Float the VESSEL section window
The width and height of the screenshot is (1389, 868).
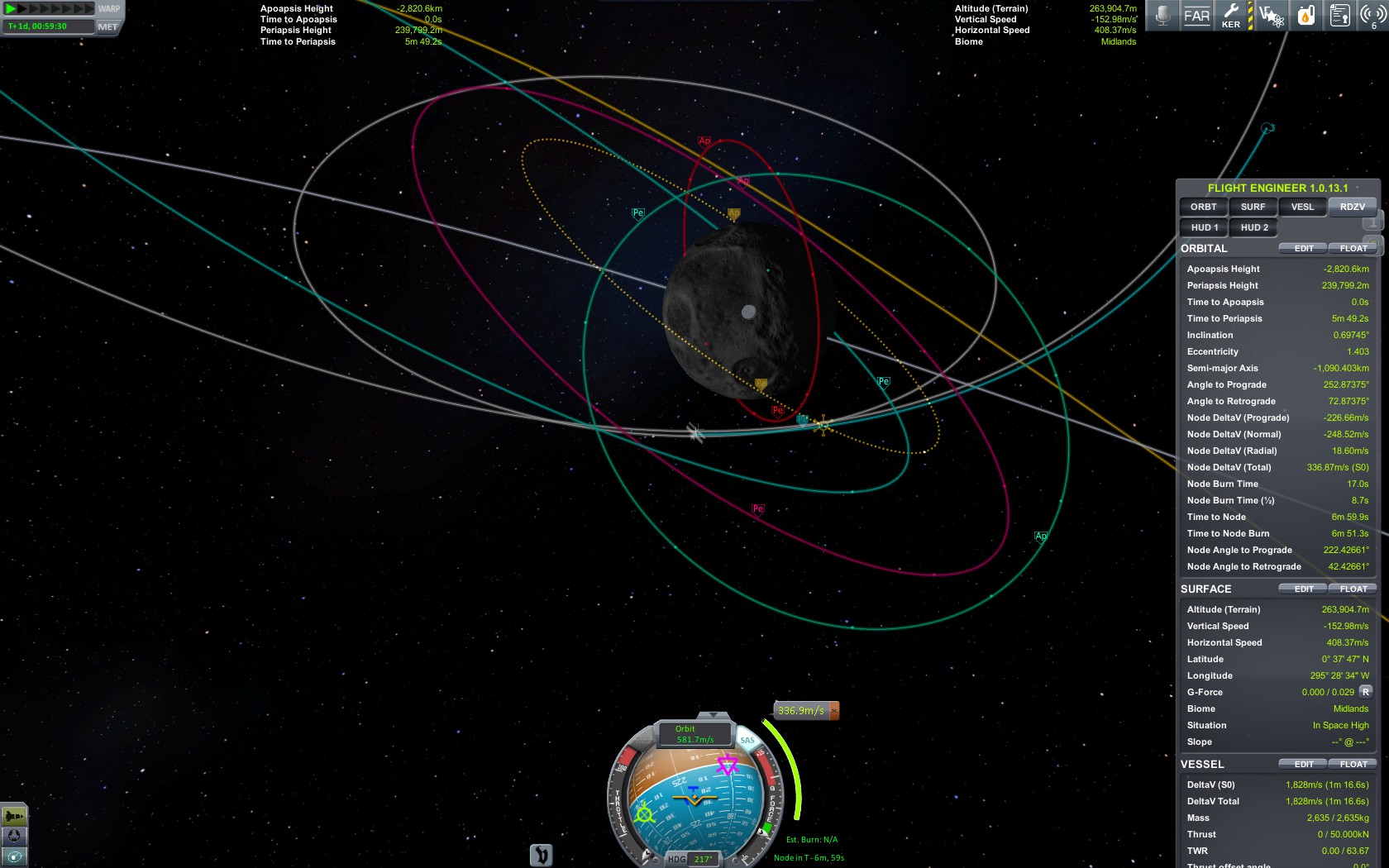(1353, 764)
